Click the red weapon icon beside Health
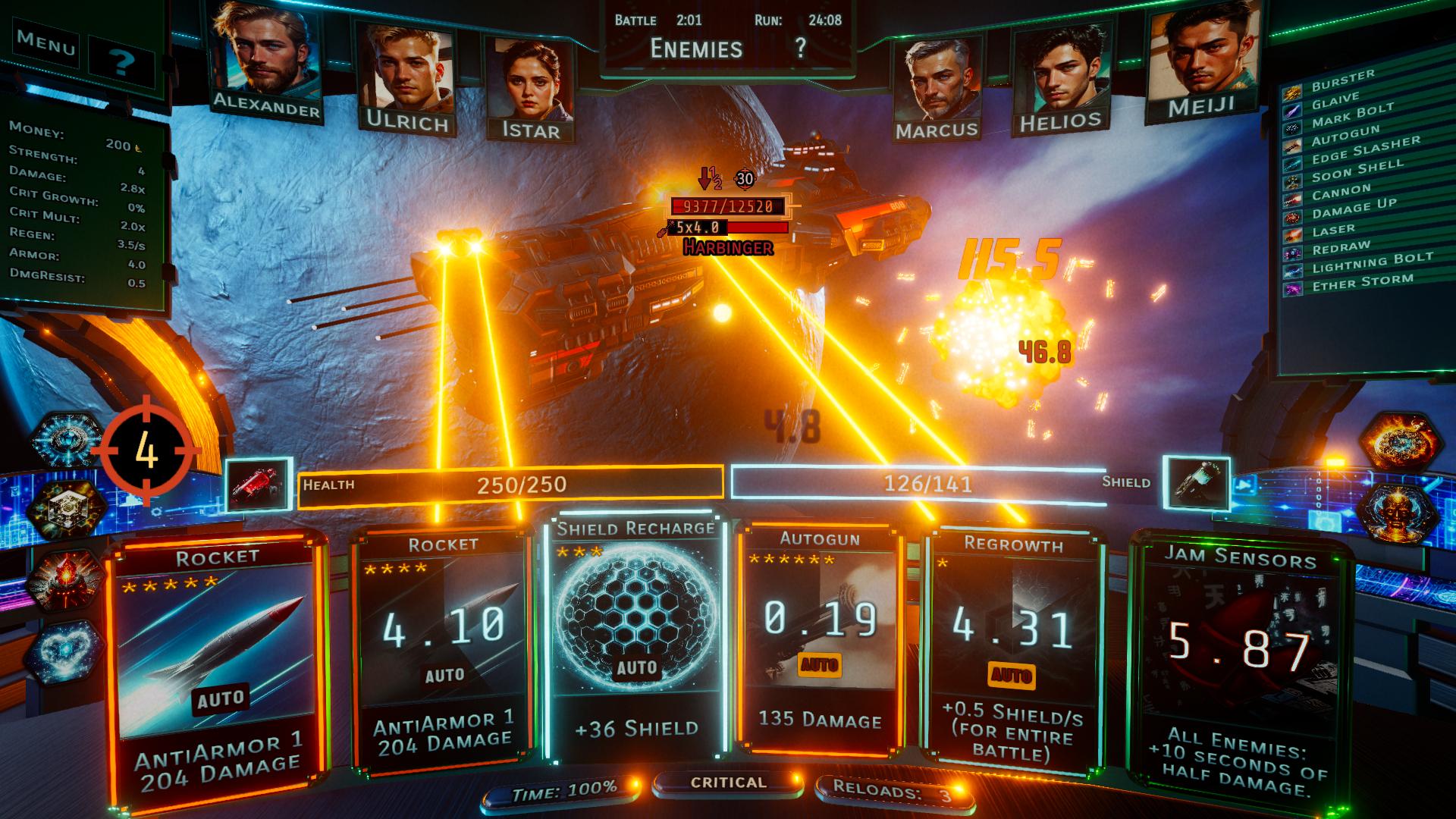 point(259,484)
